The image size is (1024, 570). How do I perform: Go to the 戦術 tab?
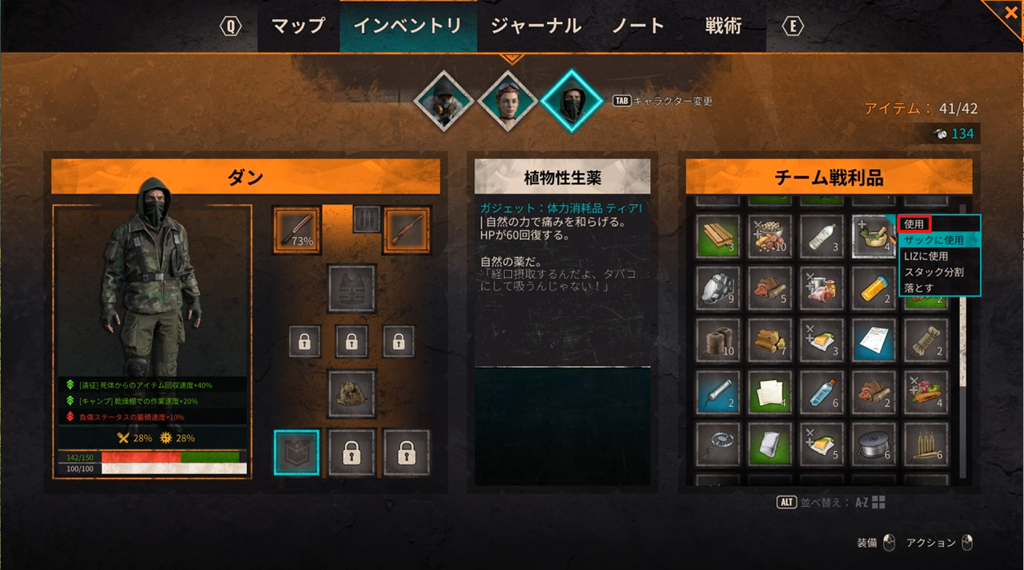(723, 27)
